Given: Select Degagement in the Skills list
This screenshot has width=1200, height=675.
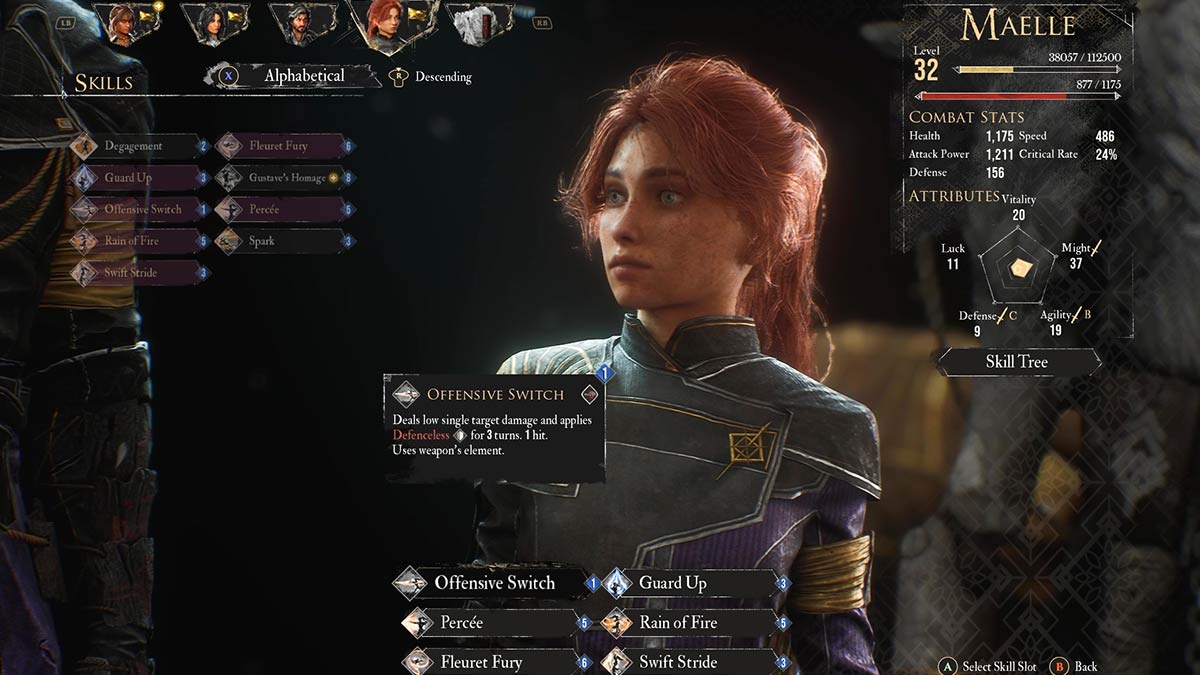Looking at the screenshot, I should click(133, 146).
